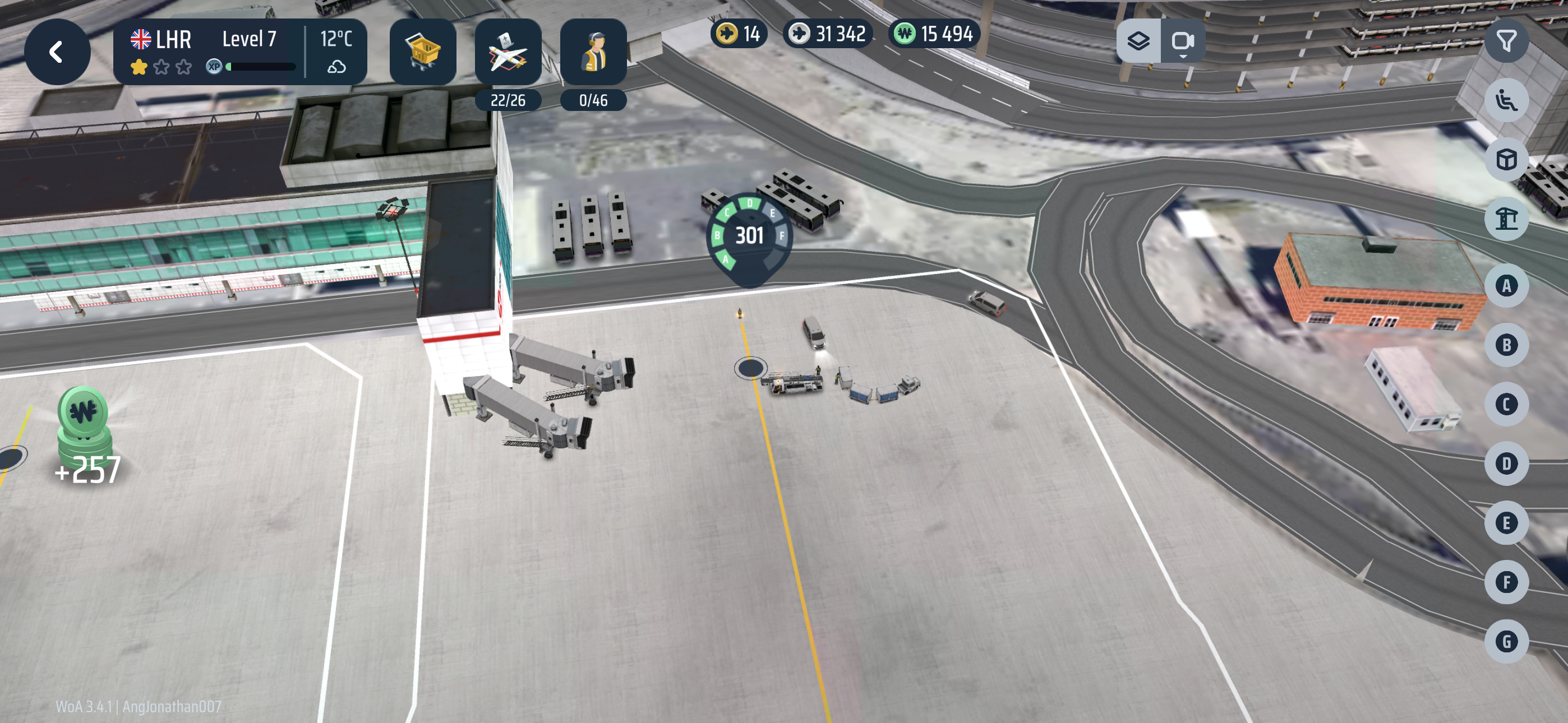Jump to terminal zone F
Screen dimensions: 1568x723
click(x=1506, y=582)
